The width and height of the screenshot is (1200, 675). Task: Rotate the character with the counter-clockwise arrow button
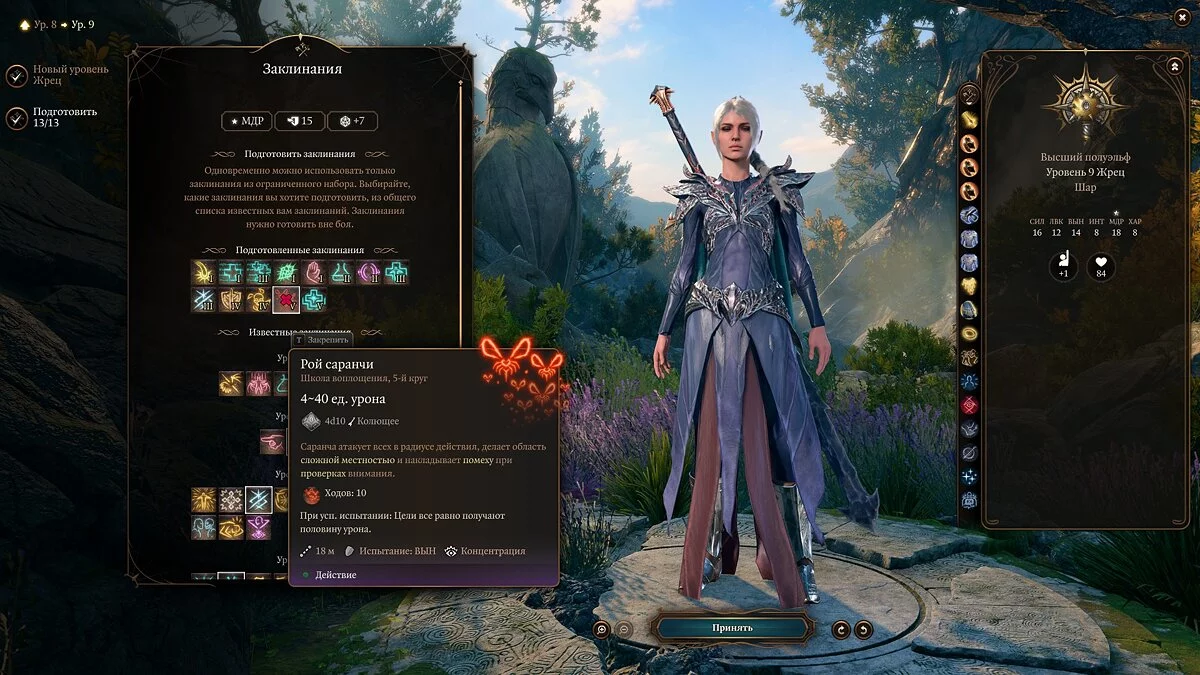(841, 629)
